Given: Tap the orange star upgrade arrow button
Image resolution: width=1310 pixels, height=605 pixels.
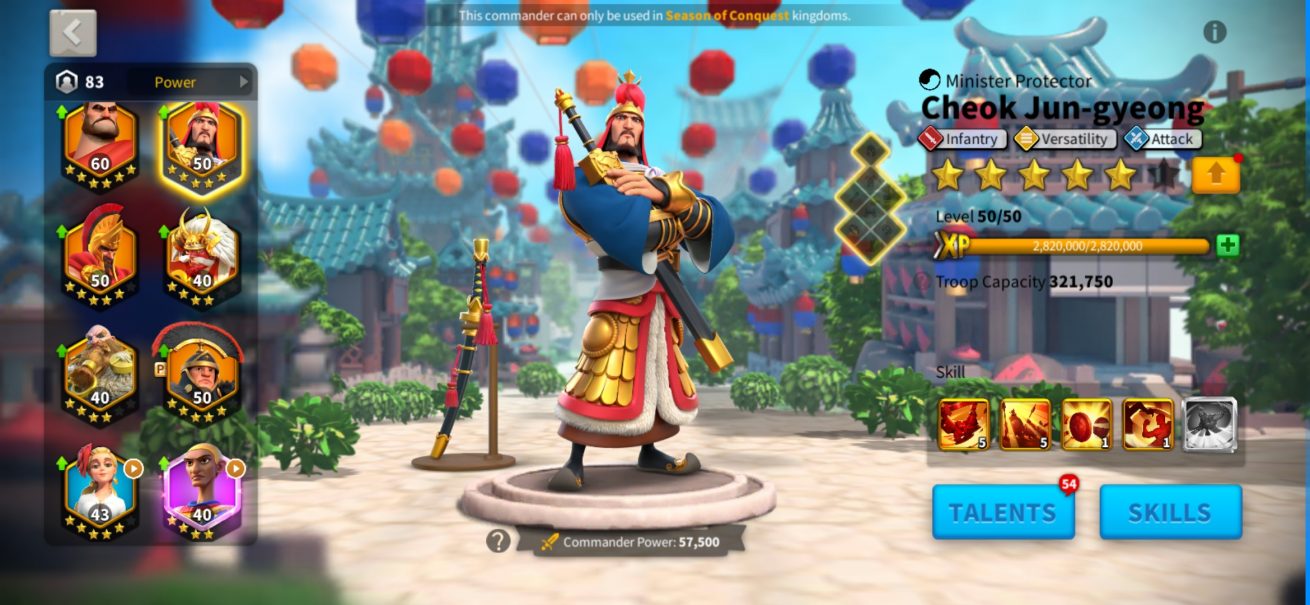Looking at the screenshot, I should click(1215, 175).
